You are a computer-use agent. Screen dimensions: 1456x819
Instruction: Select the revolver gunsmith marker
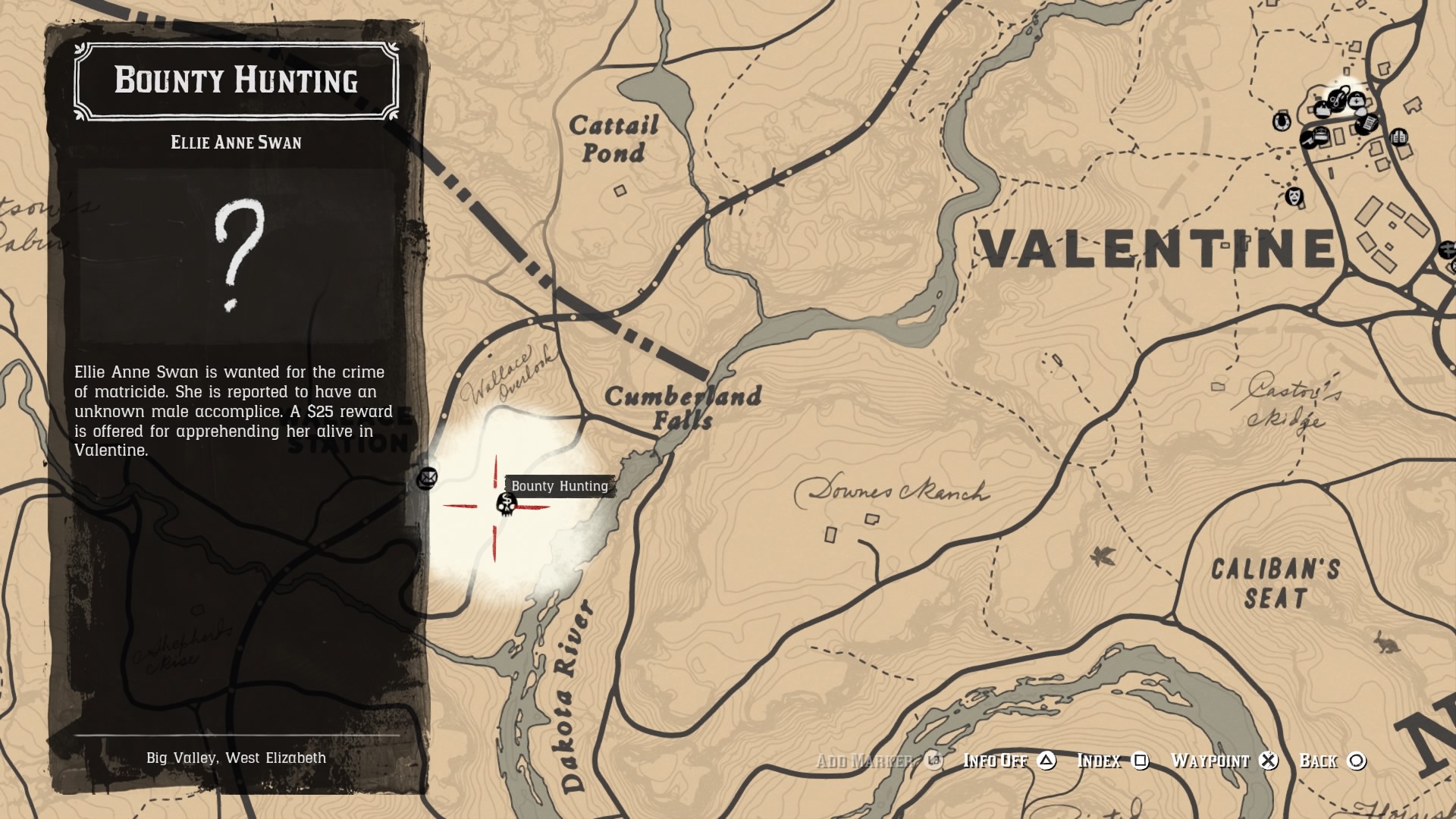point(1308,140)
